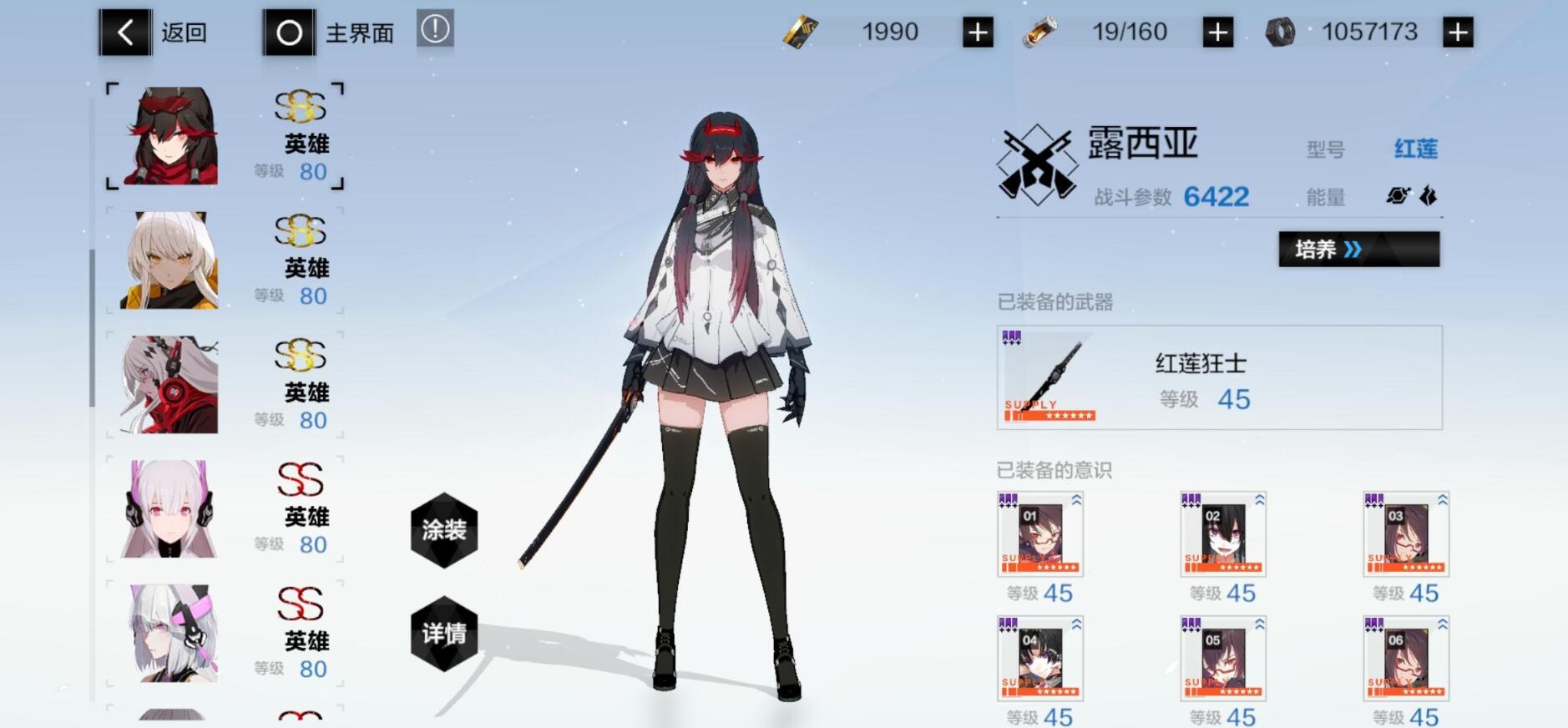Open memory slot 06
The height and width of the screenshot is (728, 1568).
pyautogui.click(x=1406, y=659)
